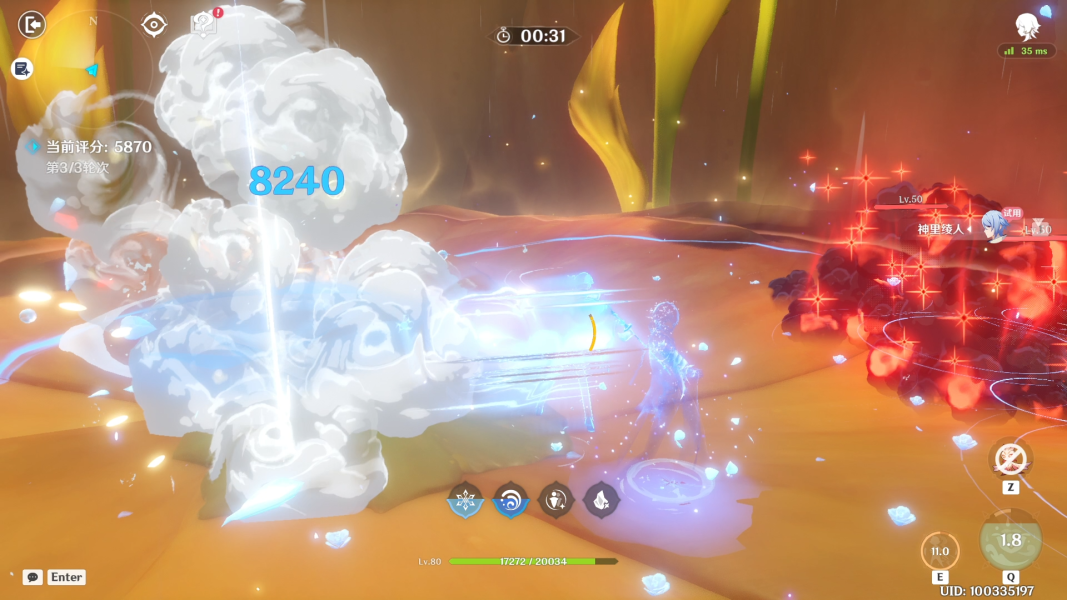Click the crossed-out gadget icon above Z
Viewport: 1067px width, 600px height.
1010,460
